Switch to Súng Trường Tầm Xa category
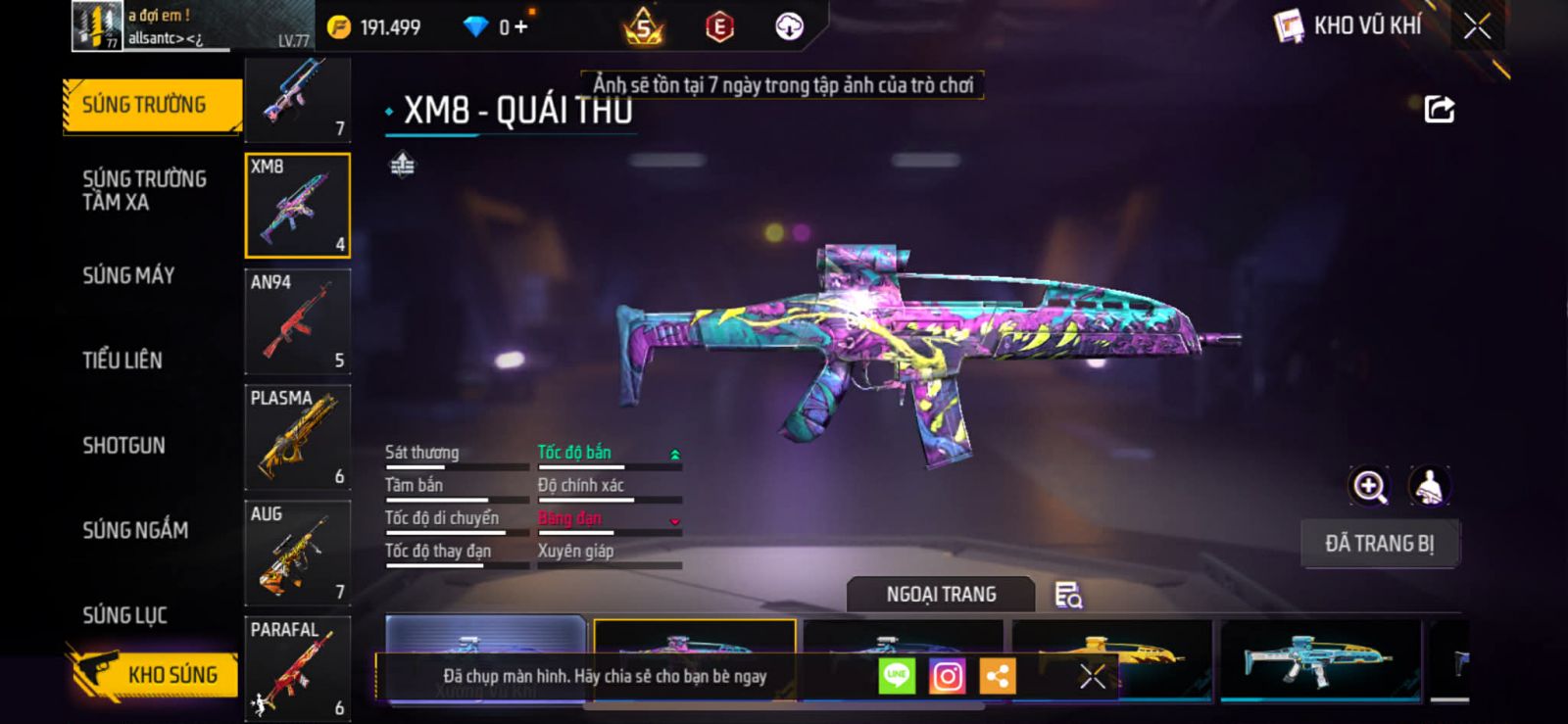1568x724 pixels. tap(144, 190)
